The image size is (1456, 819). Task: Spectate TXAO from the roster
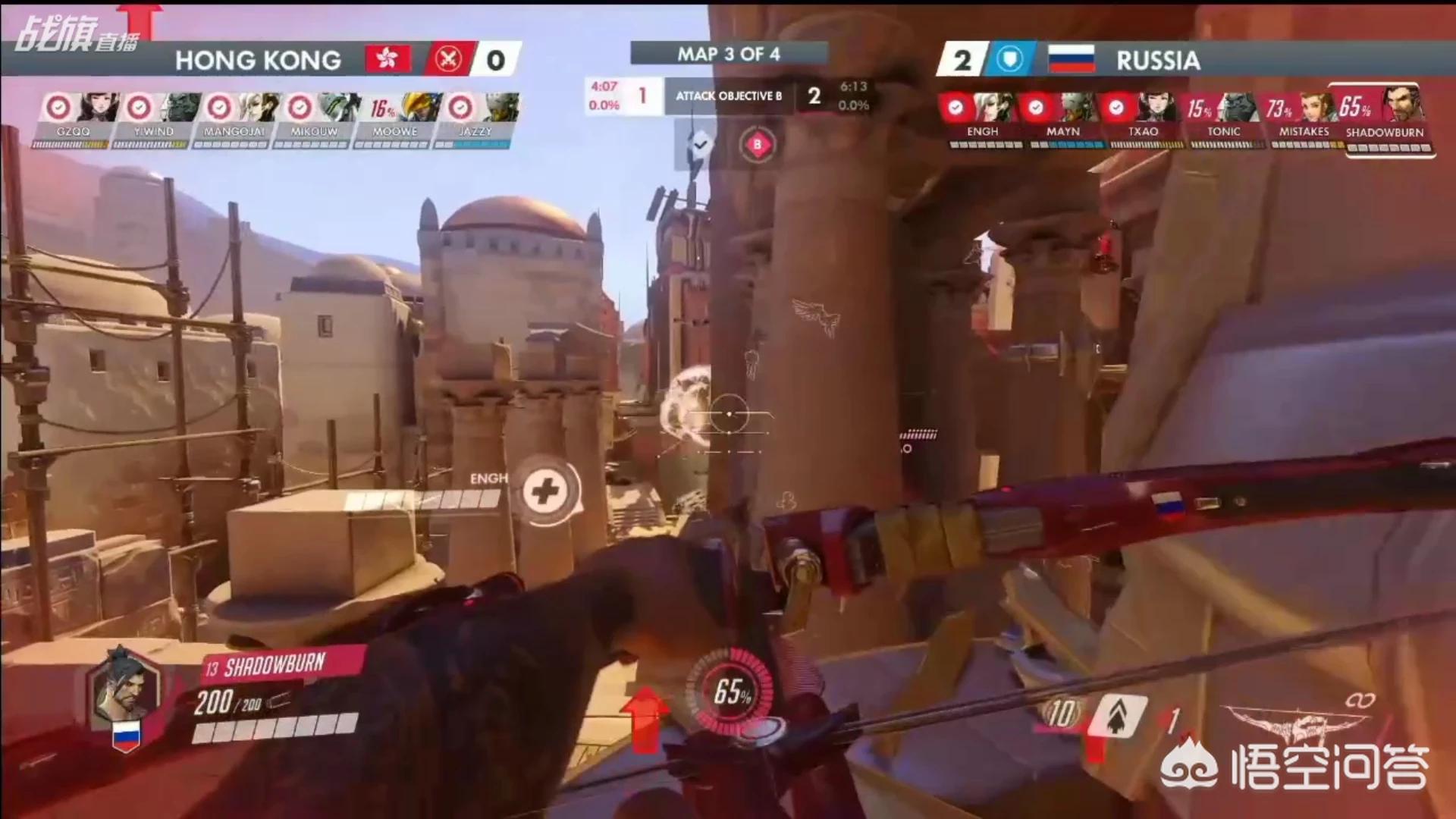coord(1143,118)
